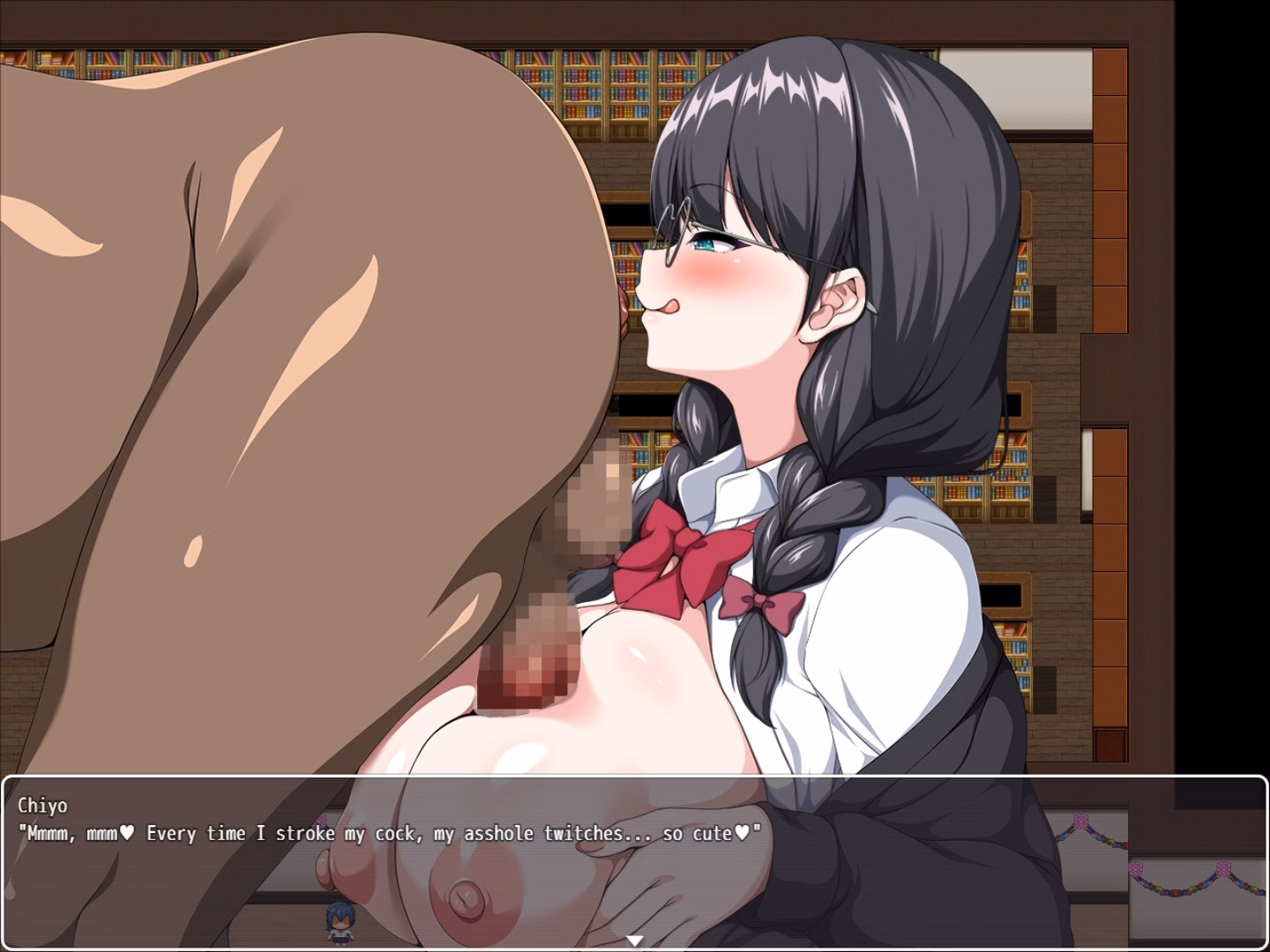
Task: Click the ▼ continue indicator to advance dialogue
Action: pos(633,941)
